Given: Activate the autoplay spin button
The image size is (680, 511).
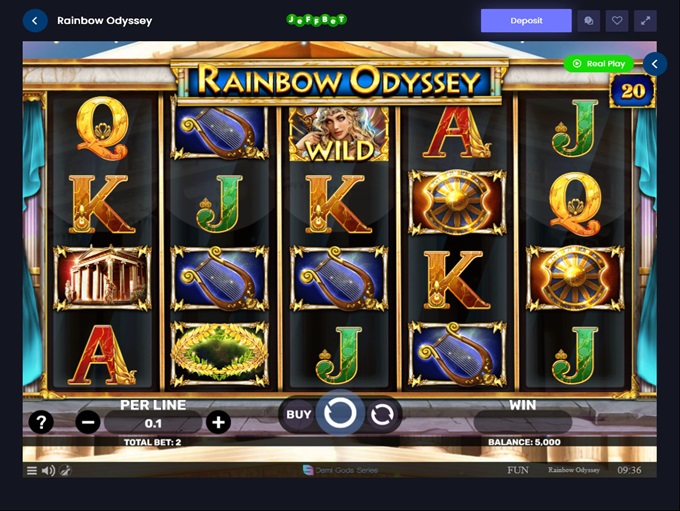Looking at the screenshot, I should coord(382,414).
